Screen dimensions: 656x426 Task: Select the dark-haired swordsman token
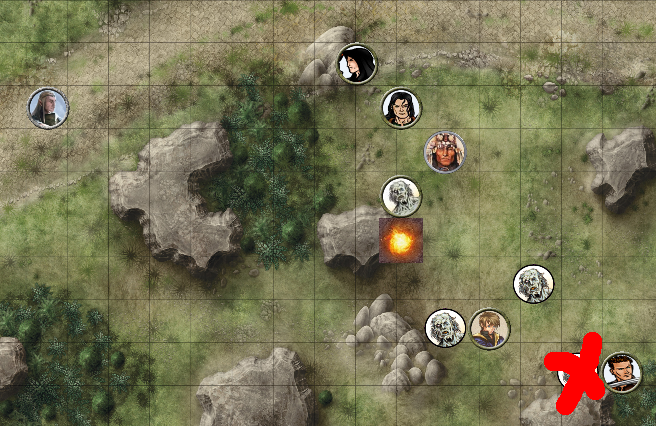622,372
